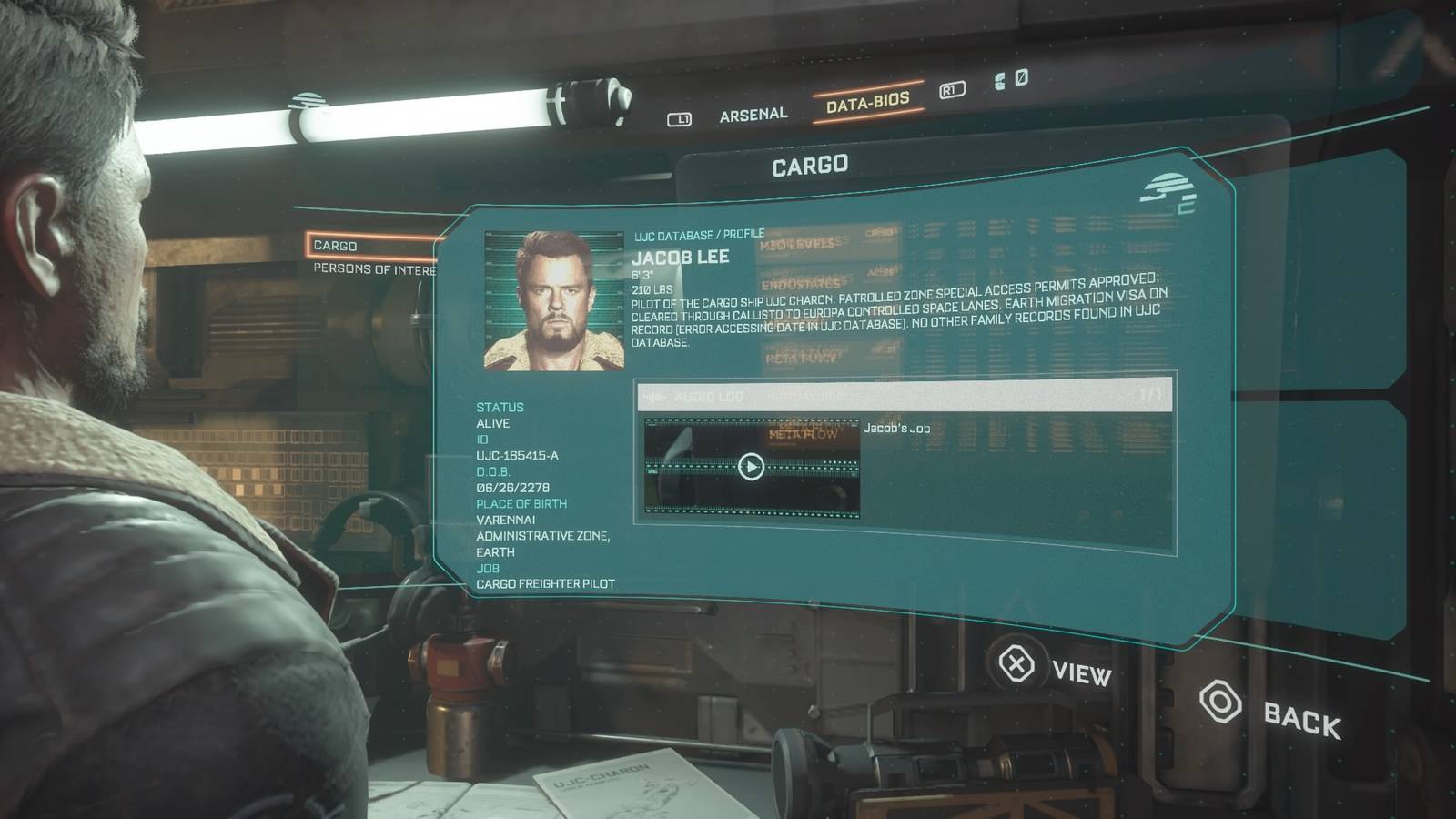Click the audio waveform icon on the AUDIO LOG bar
Screen dimensions: 1456x819
point(655,396)
